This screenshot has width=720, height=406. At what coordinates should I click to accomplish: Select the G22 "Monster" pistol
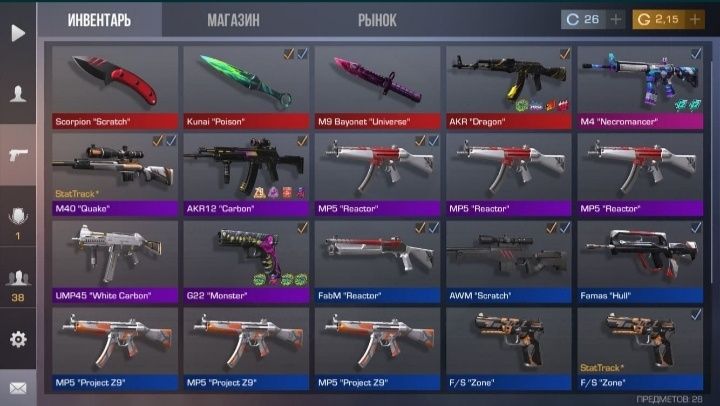pos(246,261)
